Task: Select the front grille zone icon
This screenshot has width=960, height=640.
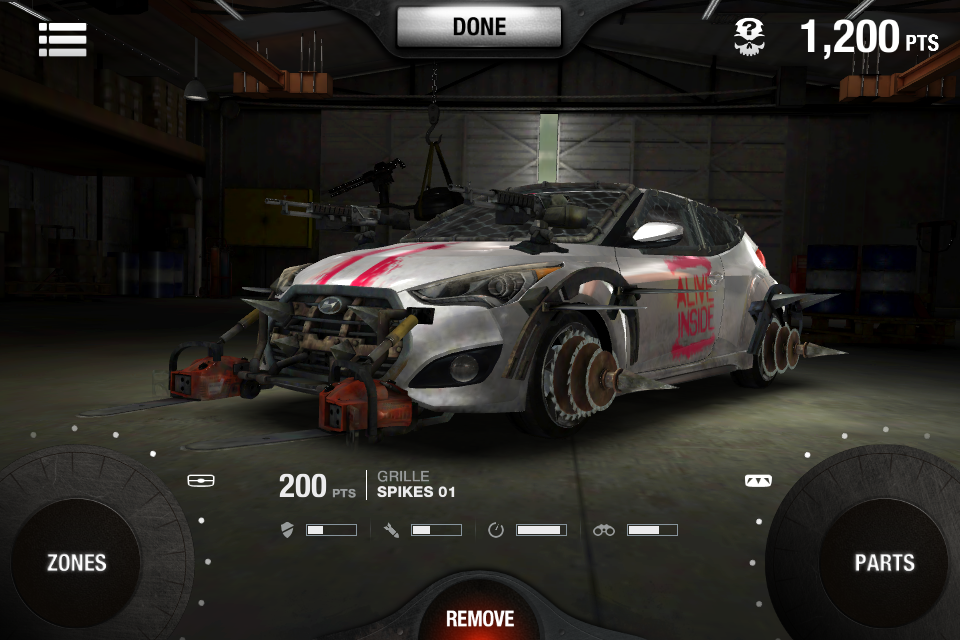Action: pos(201,481)
